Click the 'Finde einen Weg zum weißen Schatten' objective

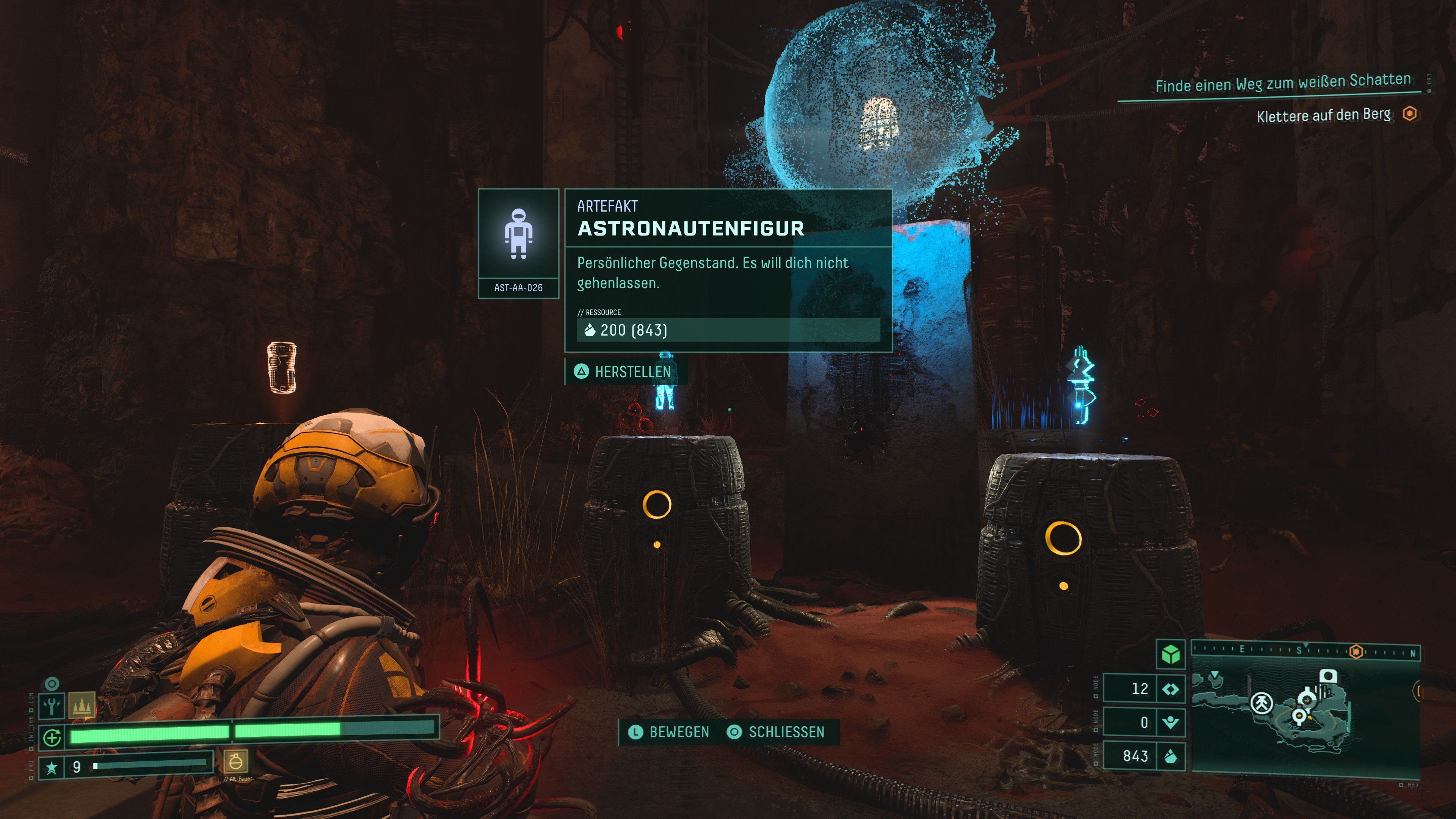(x=1282, y=84)
